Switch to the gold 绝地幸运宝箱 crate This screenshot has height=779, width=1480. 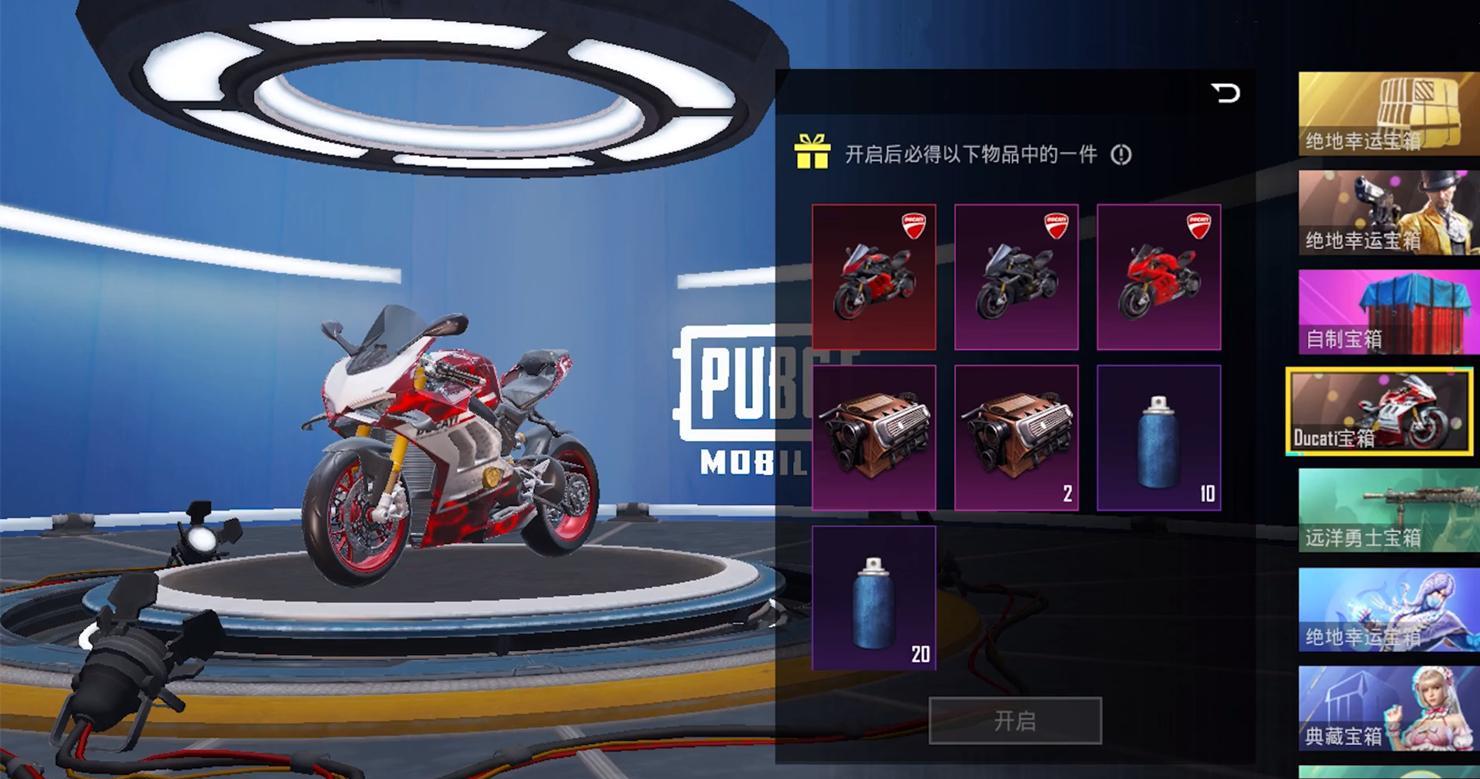point(1389,114)
